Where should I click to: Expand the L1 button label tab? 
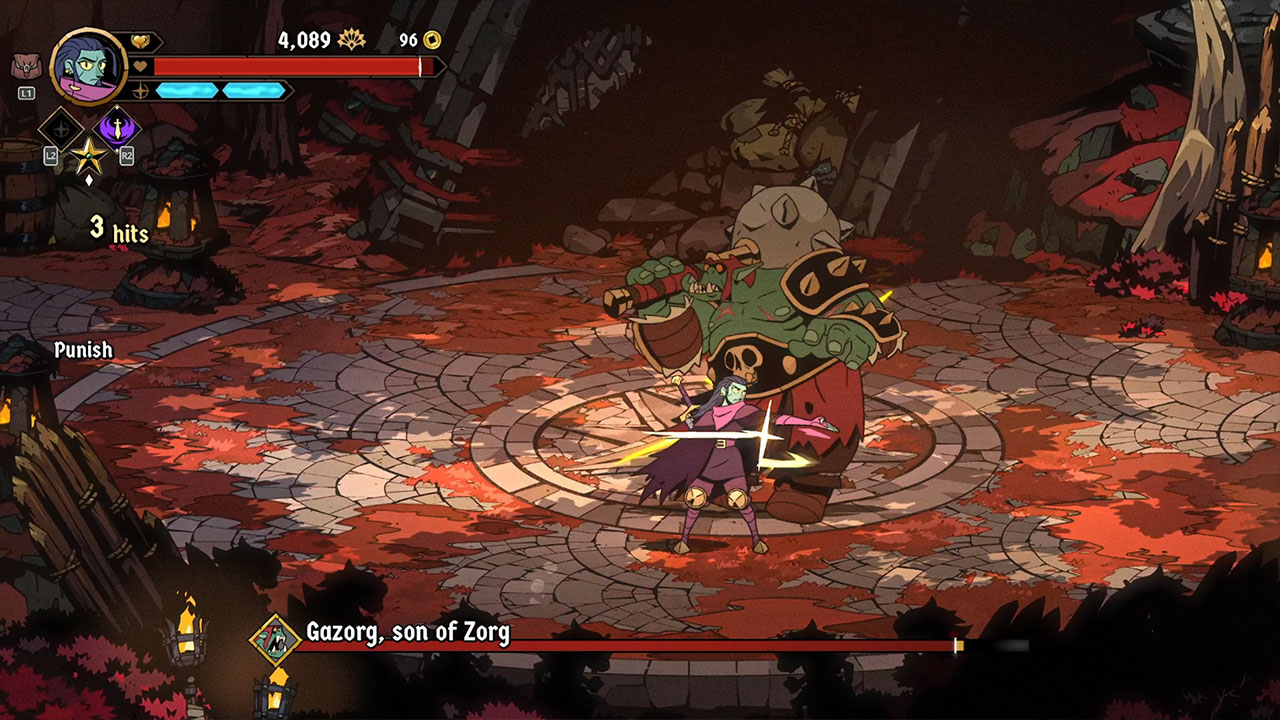(x=28, y=92)
